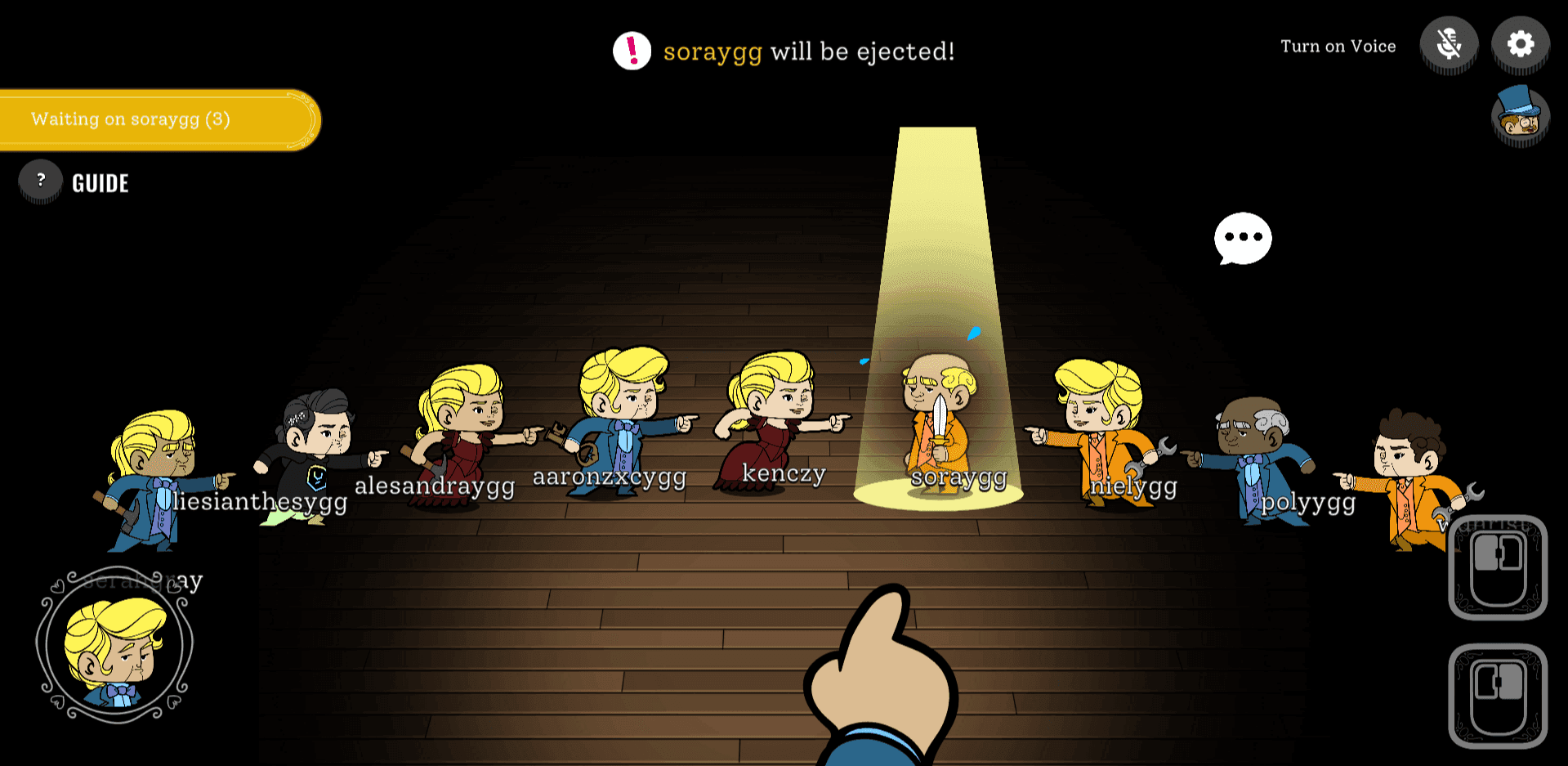1568x766 pixels.
Task: Select the upper left-click mouse control icon
Action: pyautogui.click(x=1499, y=568)
